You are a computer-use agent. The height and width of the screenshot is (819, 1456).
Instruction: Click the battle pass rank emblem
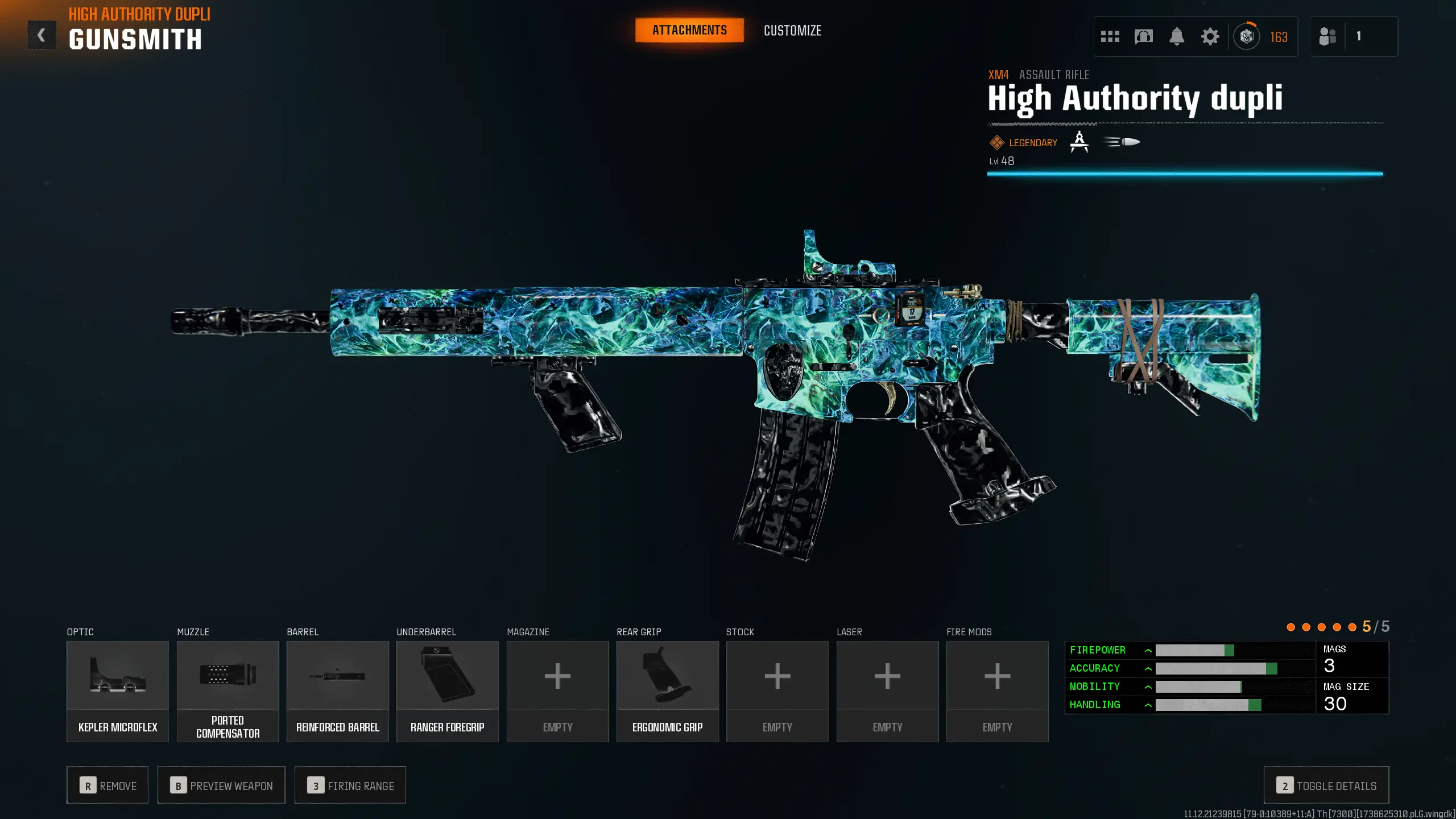[1247, 36]
